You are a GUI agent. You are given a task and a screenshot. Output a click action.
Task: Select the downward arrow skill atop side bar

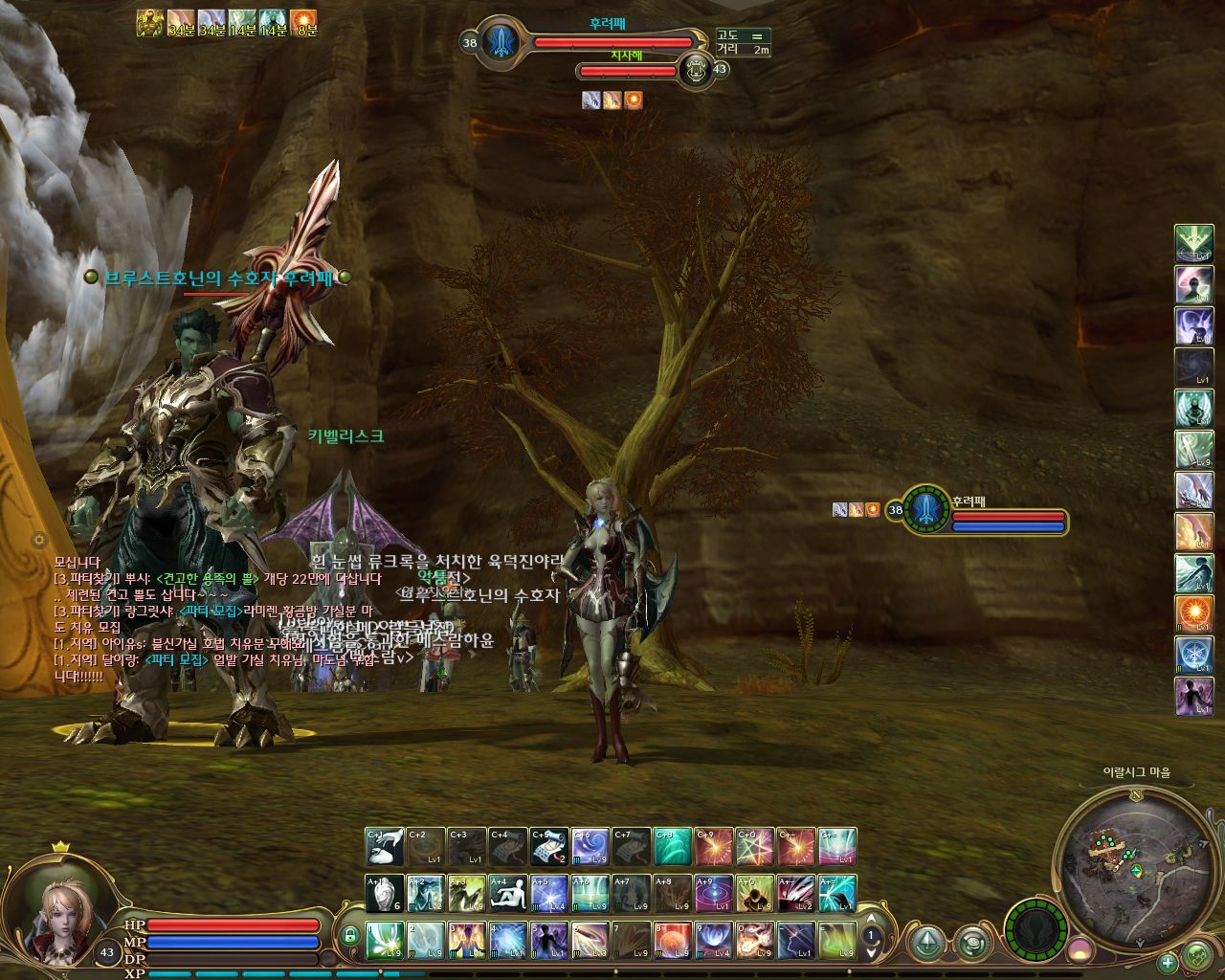(x=1193, y=243)
